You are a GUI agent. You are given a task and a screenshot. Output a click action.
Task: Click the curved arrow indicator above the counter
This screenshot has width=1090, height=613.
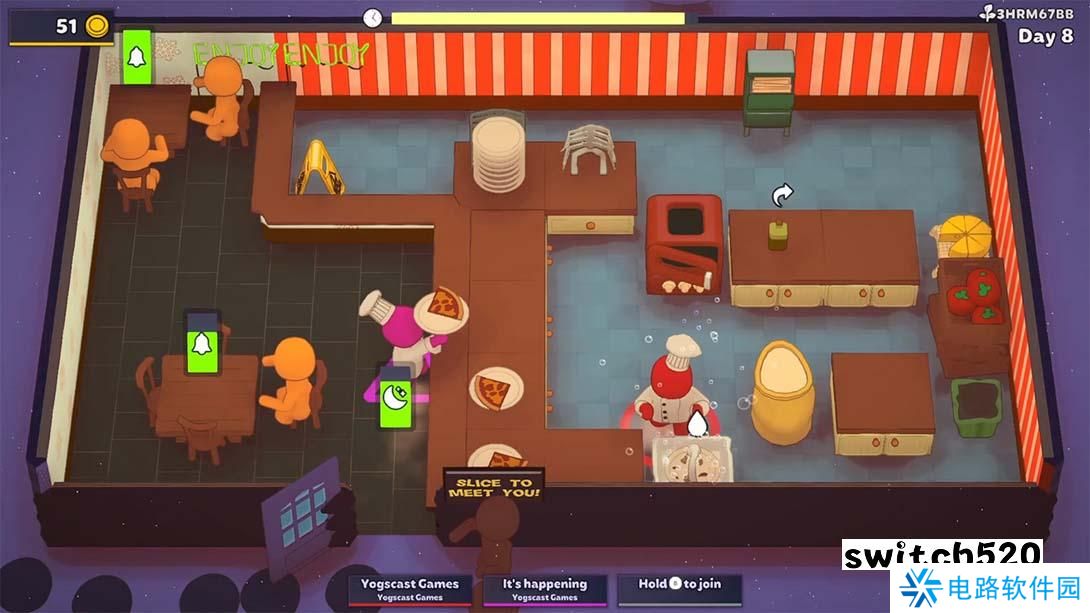(x=782, y=194)
